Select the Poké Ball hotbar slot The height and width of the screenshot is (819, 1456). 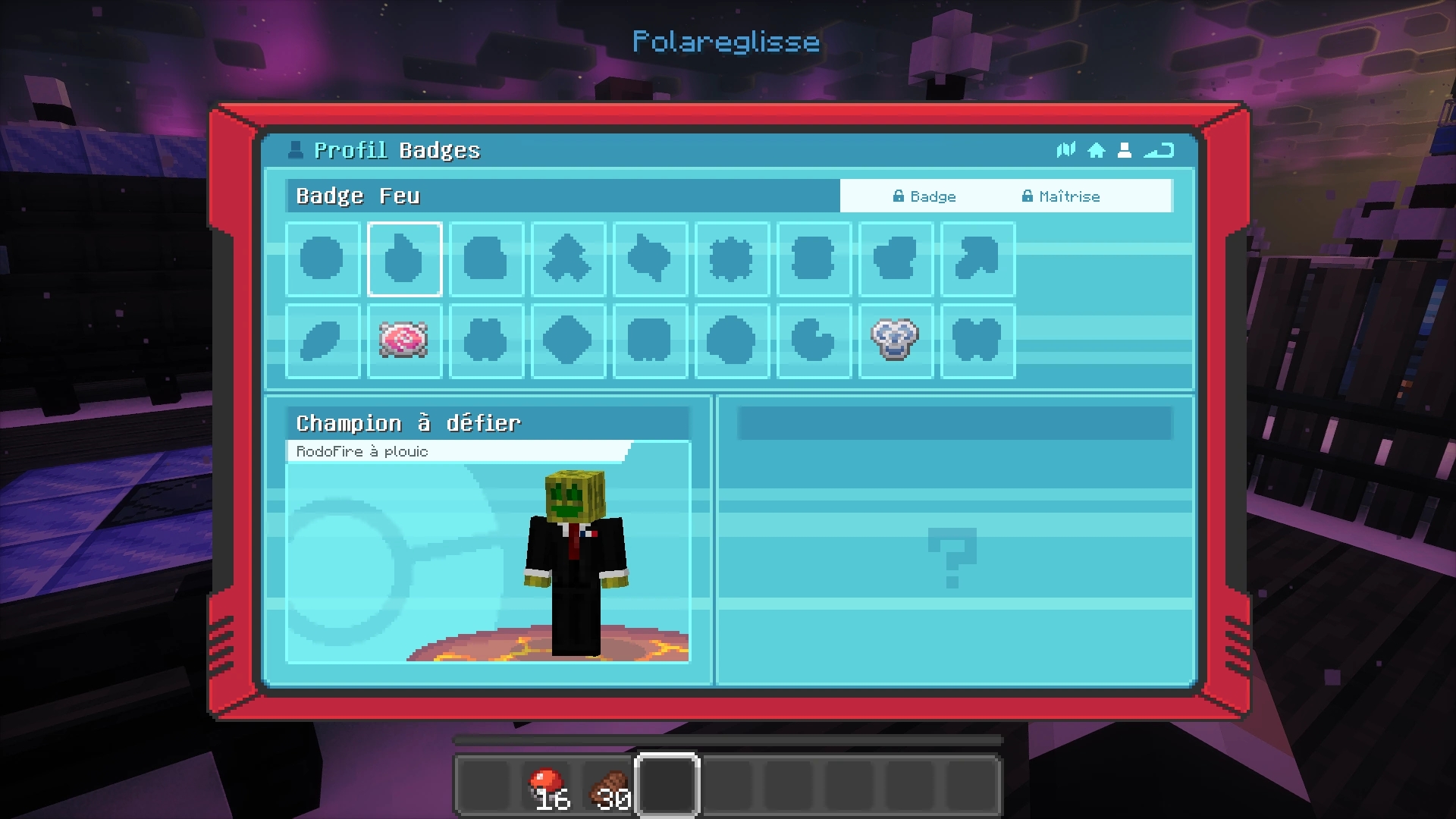[548, 786]
